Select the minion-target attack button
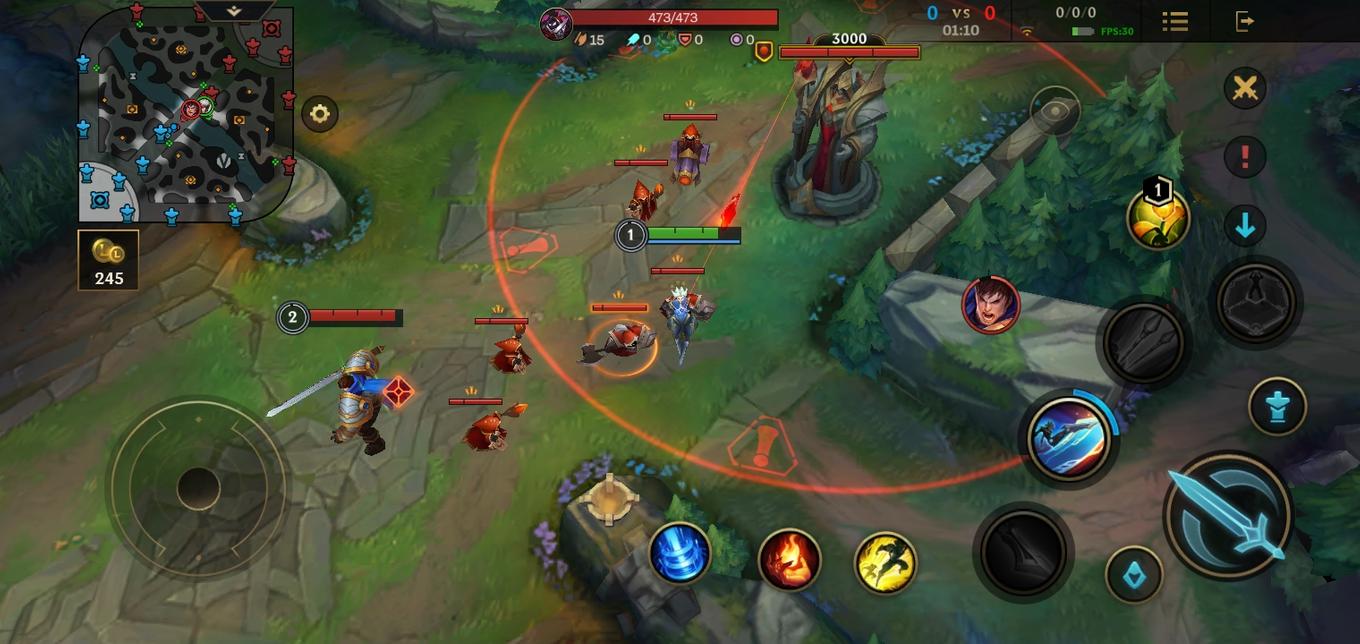 click(x=1134, y=575)
